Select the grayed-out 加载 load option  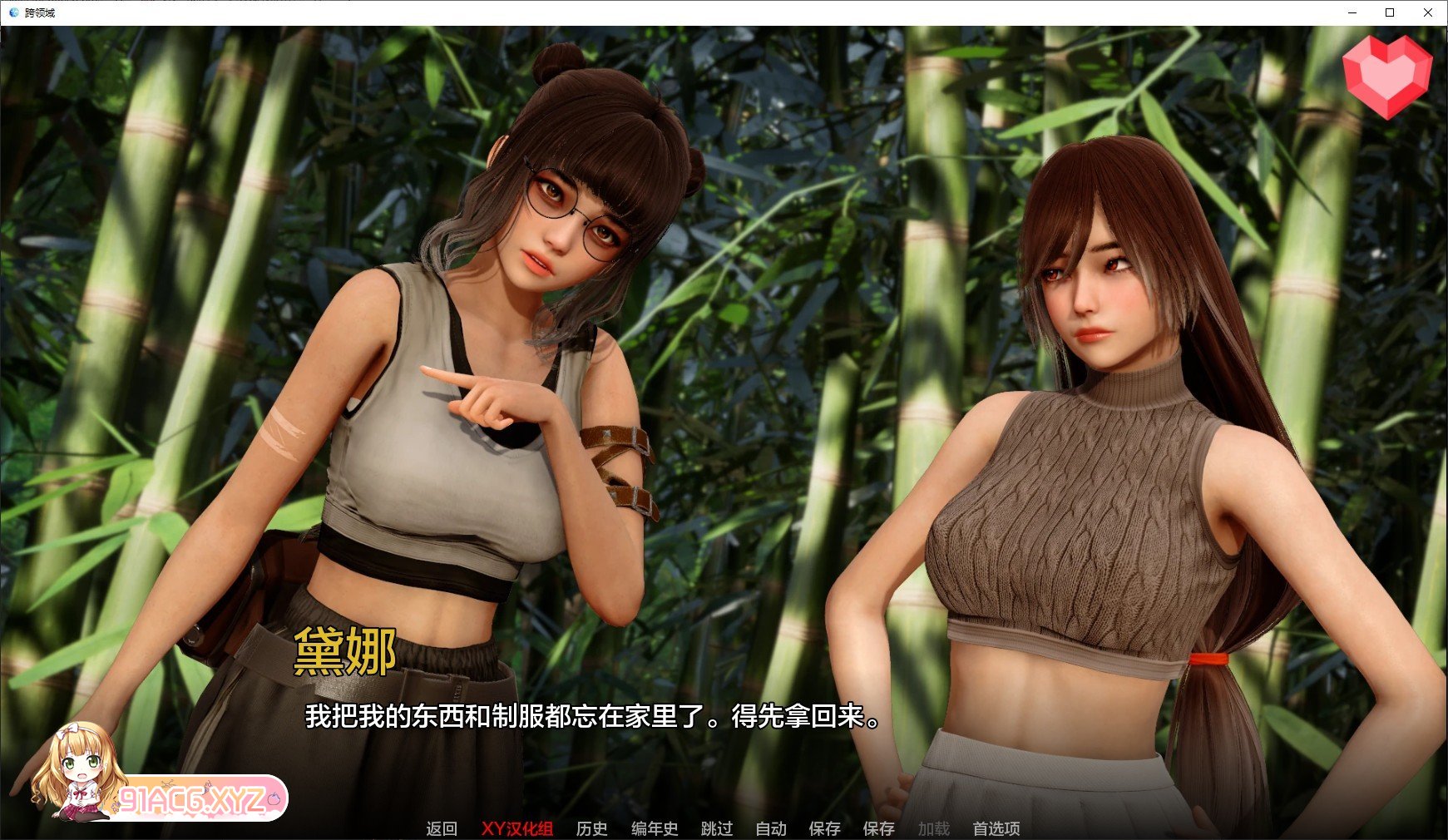935,828
